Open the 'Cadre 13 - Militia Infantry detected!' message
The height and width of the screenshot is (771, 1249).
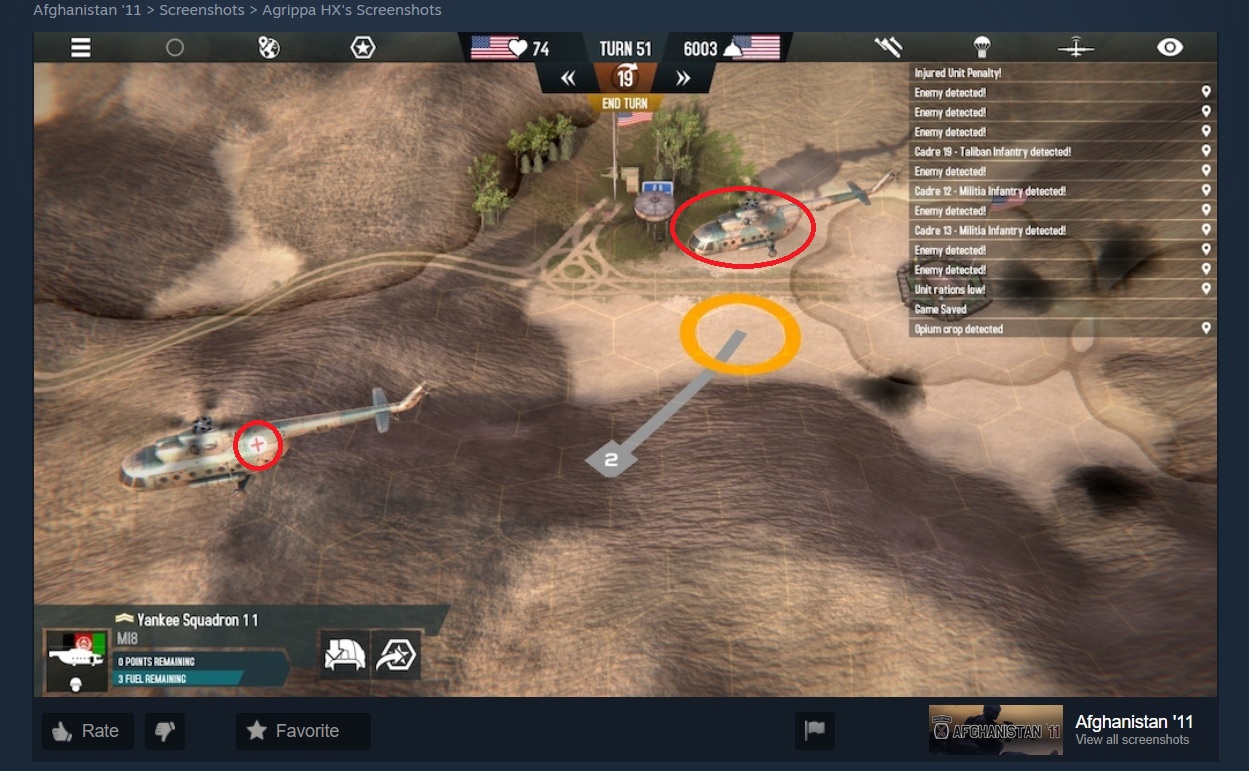[x=1060, y=230]
